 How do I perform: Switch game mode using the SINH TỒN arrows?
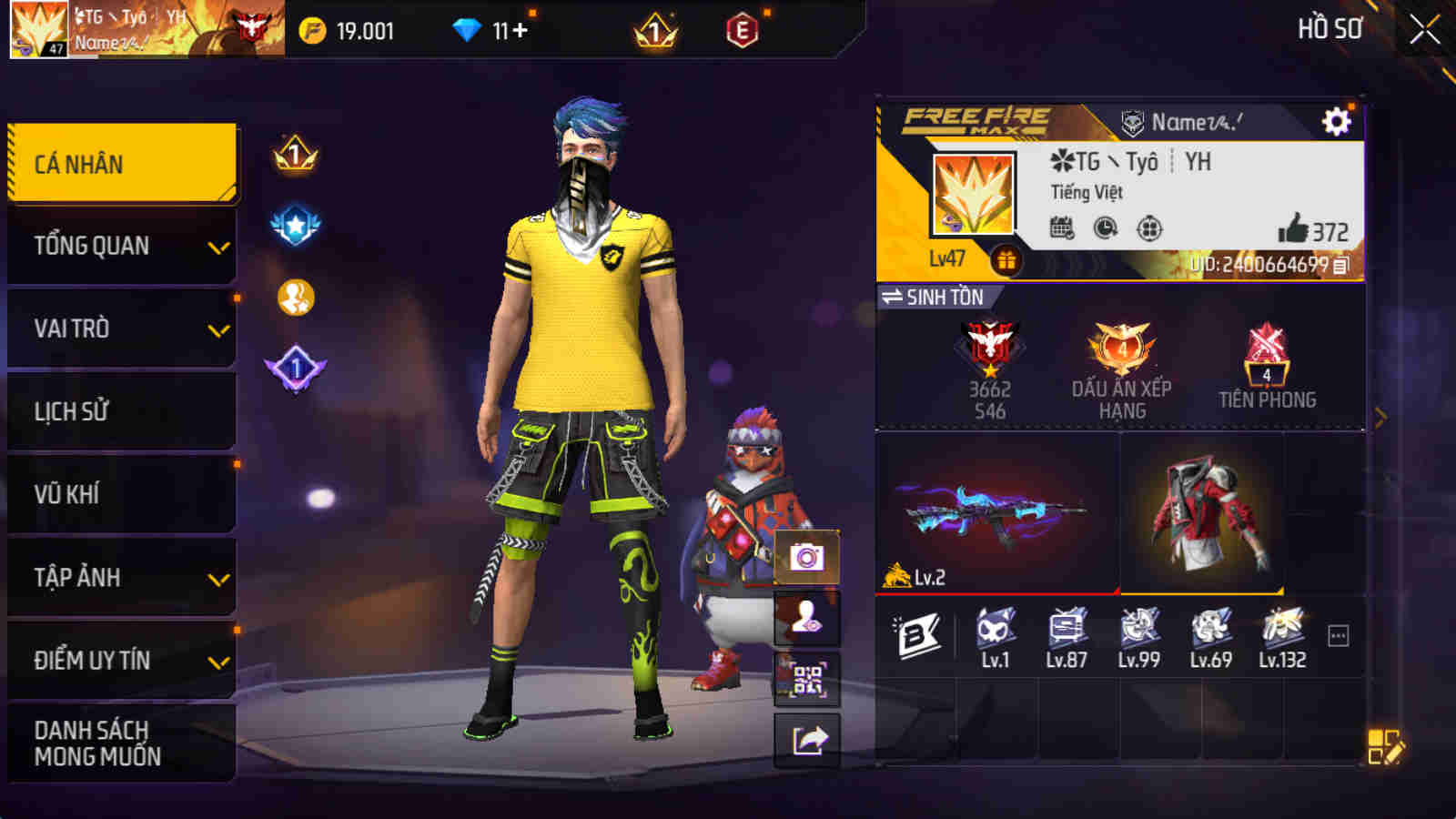pyautogui.click(x=894, y=296)
